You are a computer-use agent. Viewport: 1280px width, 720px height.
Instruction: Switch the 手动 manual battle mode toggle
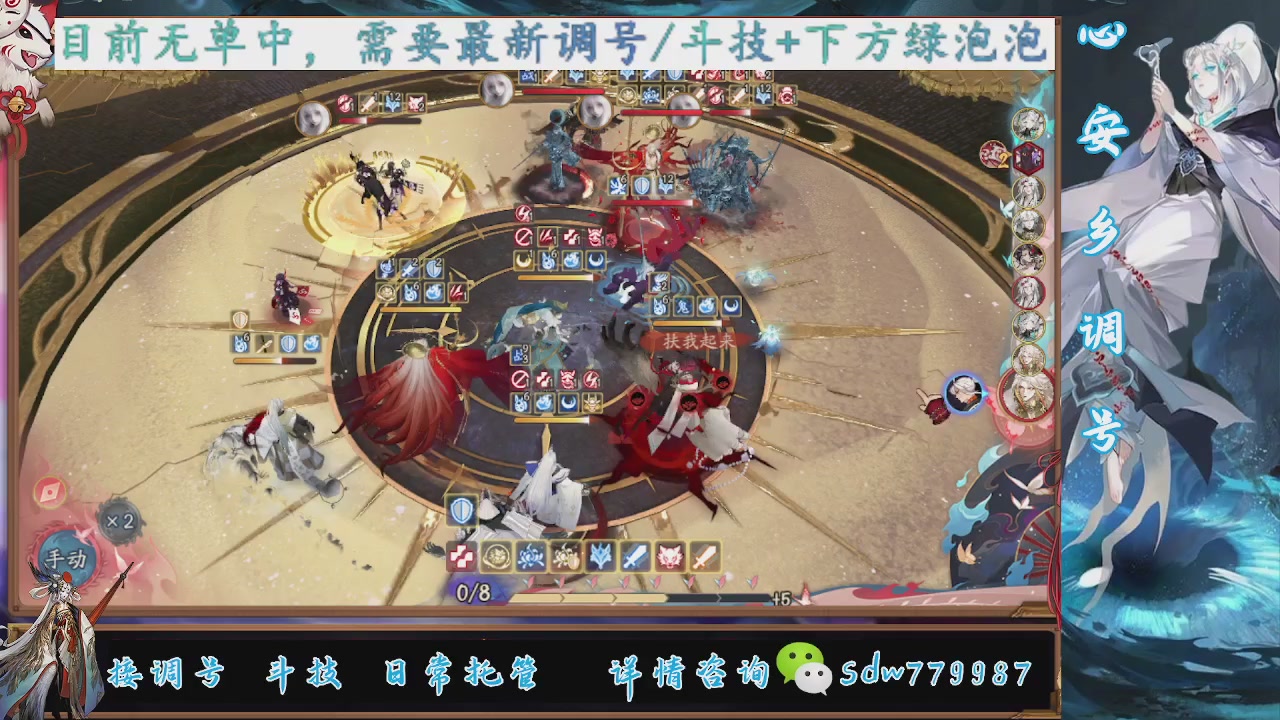coord(66,556)
